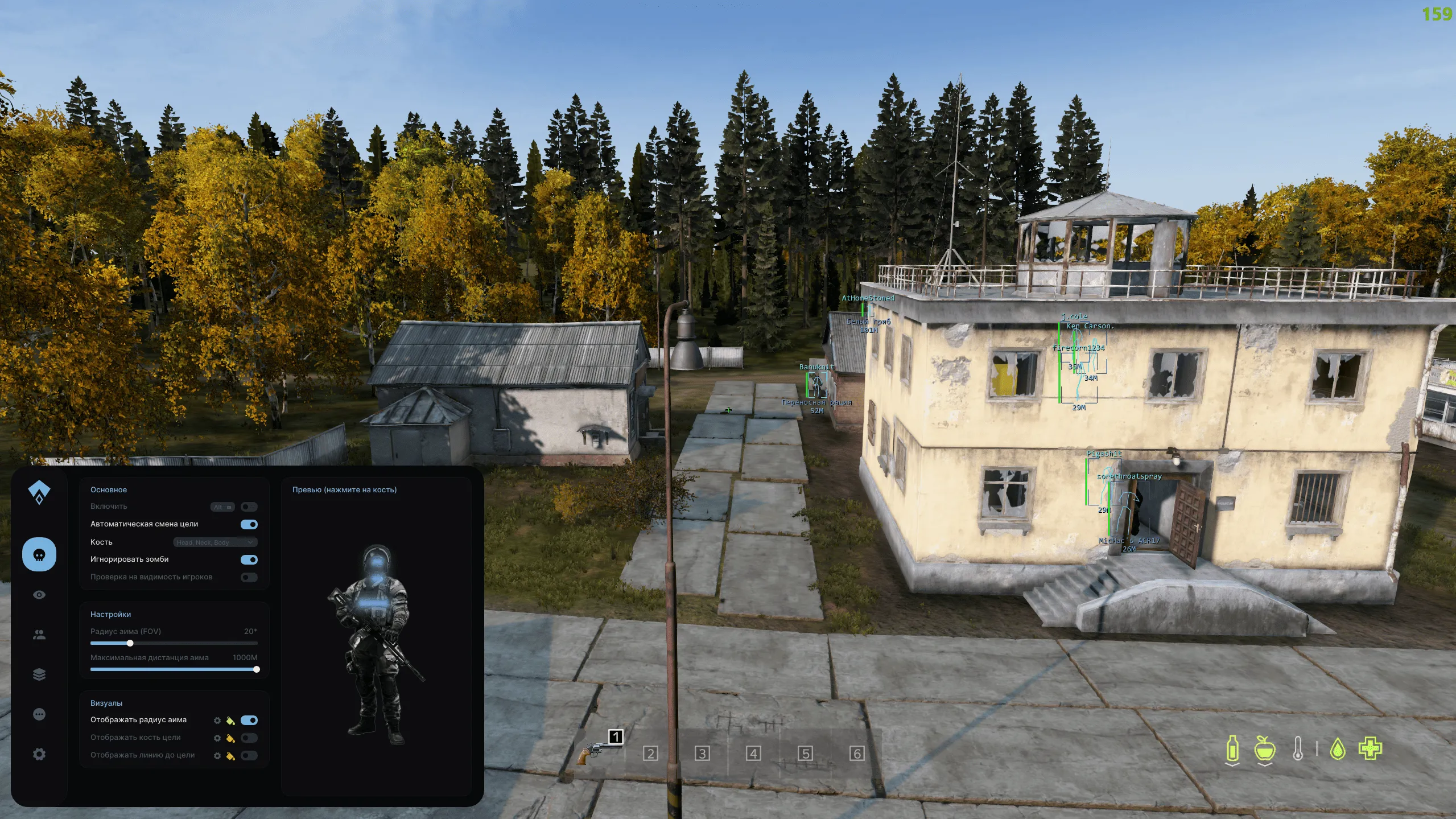This screenshot has width=1456, height=819.
Task: Open color picker for Отображать линию до цели
Action: 230,756
